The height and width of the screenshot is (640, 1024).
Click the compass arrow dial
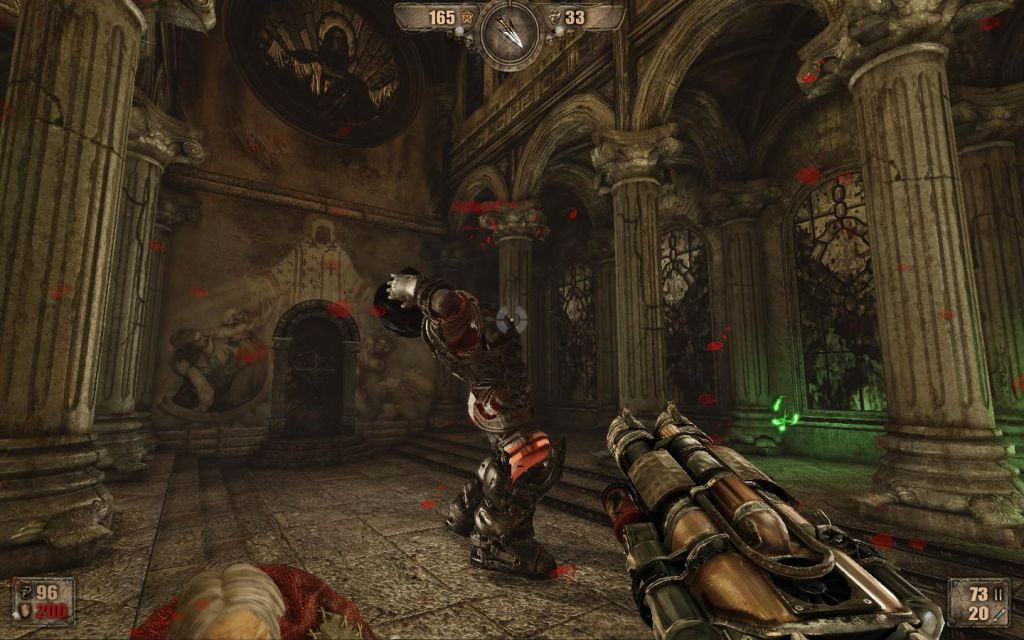(509, 33)
